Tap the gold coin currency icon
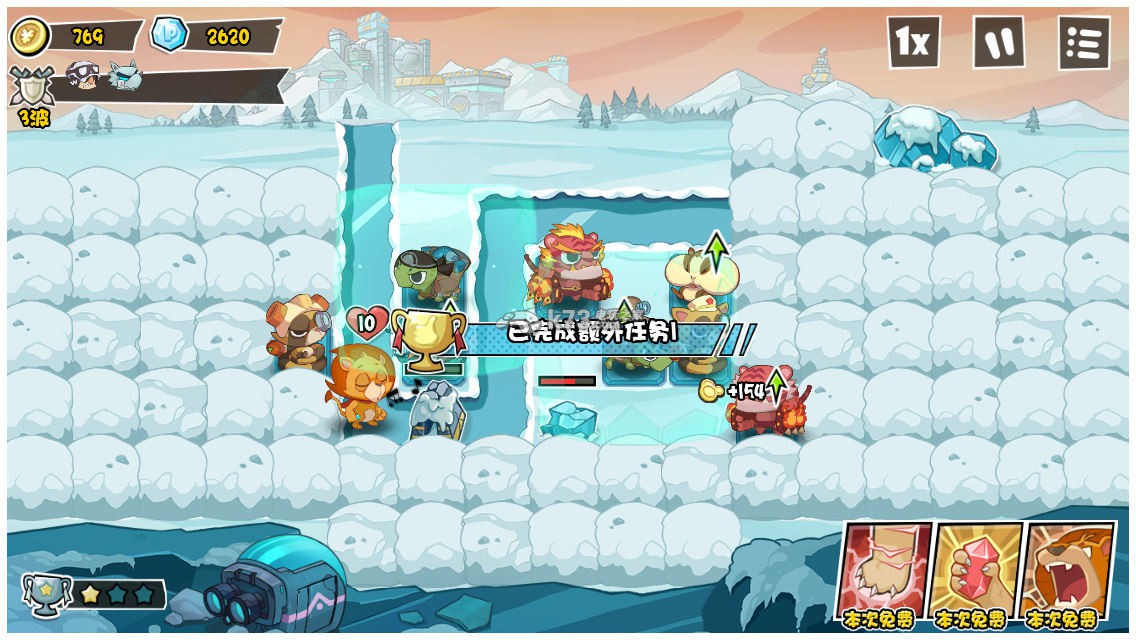The image size is (1136, 640). (x=30, y=37)
